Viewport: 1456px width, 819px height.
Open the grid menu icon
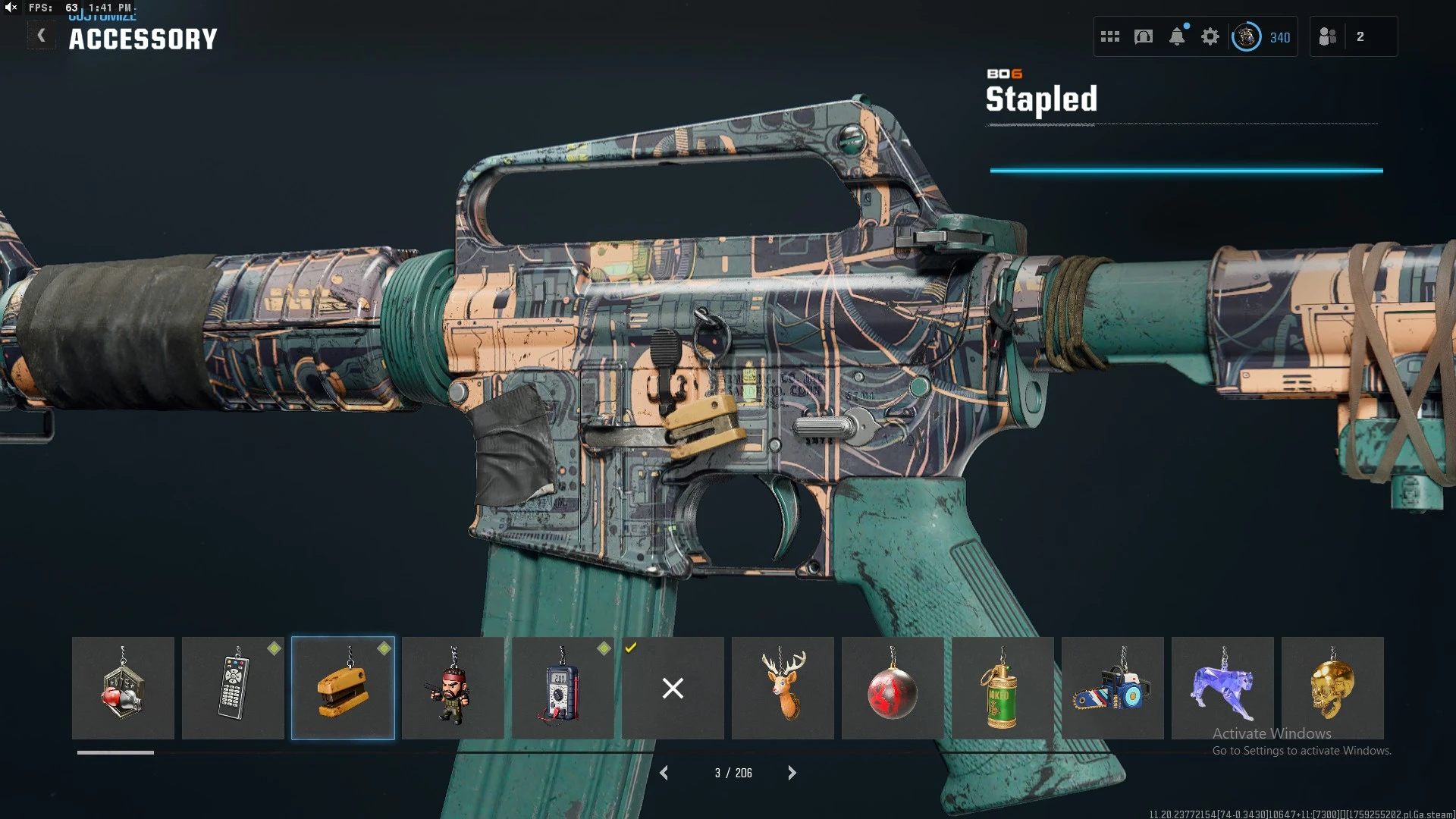(1110, 36)
